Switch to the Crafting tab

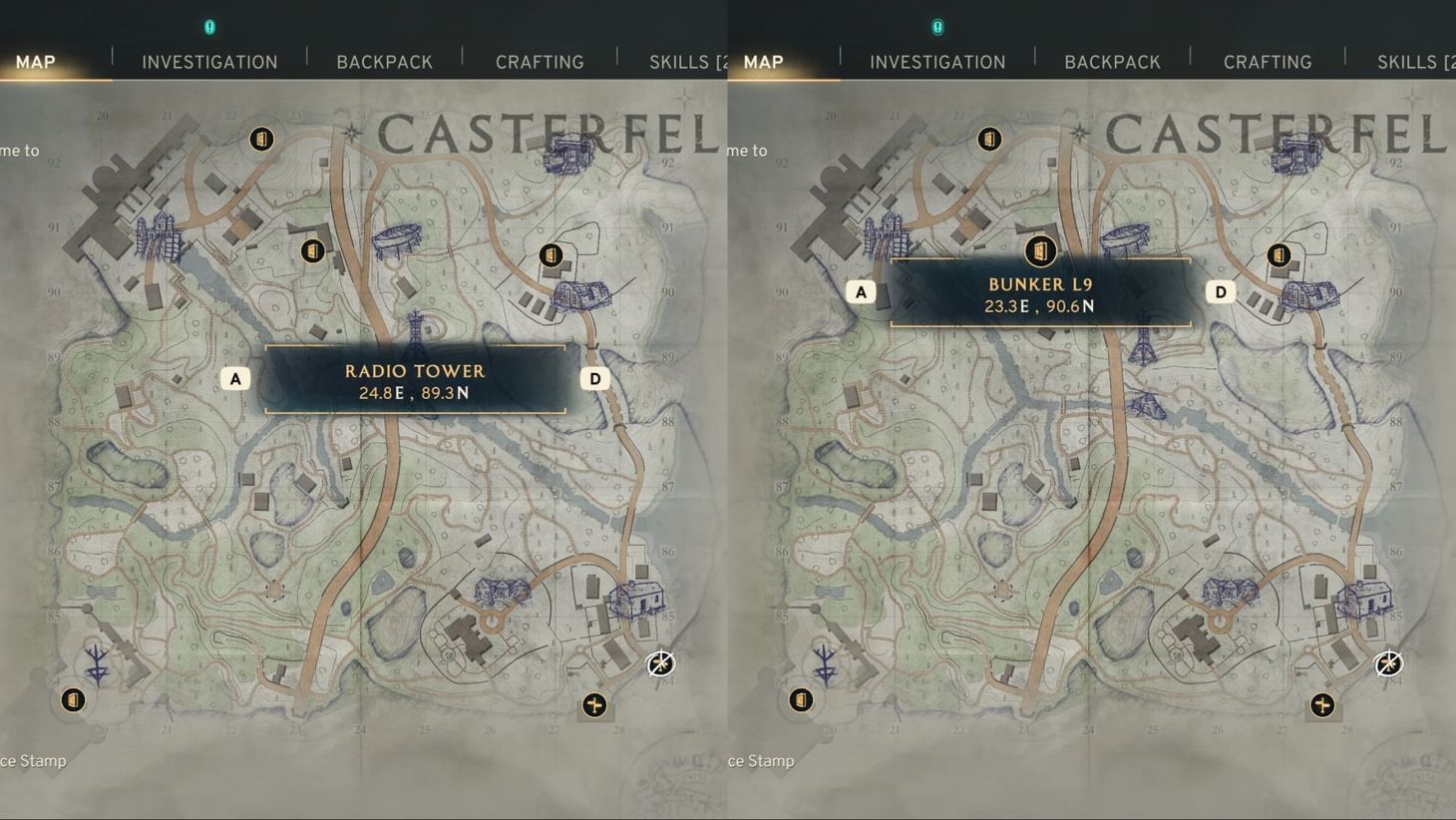tap(540, 61)
